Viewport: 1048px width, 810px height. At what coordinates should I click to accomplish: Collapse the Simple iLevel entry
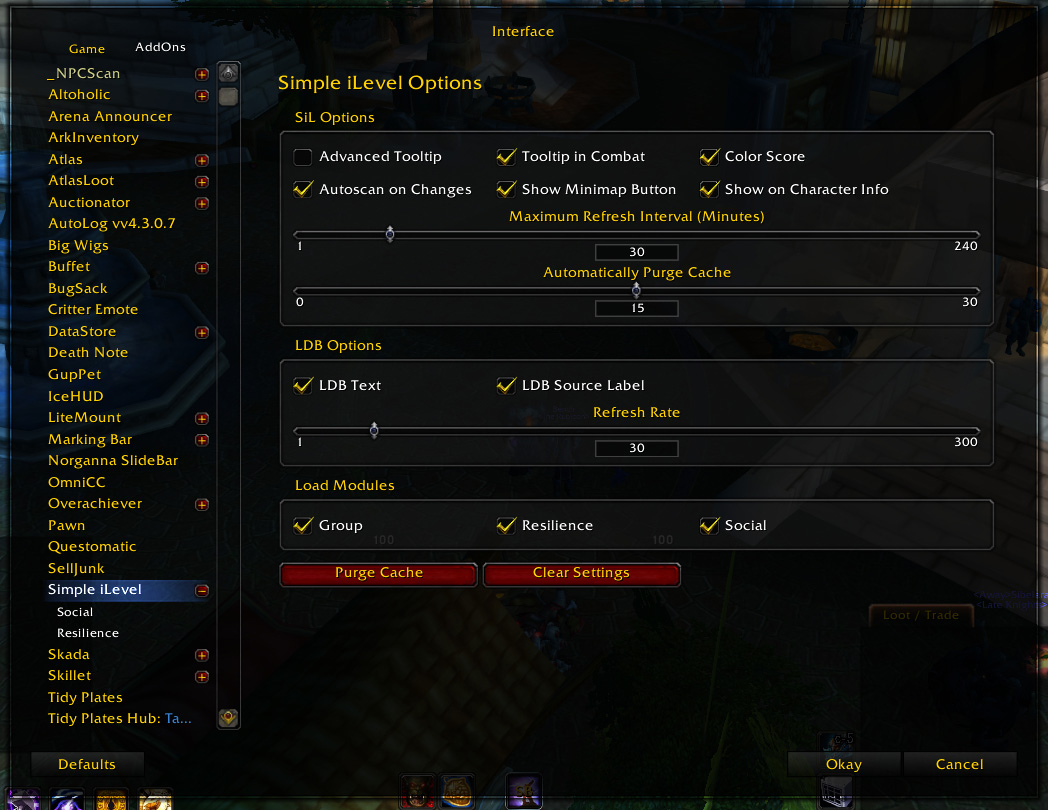pyautogui.click(x=202, y=590)
